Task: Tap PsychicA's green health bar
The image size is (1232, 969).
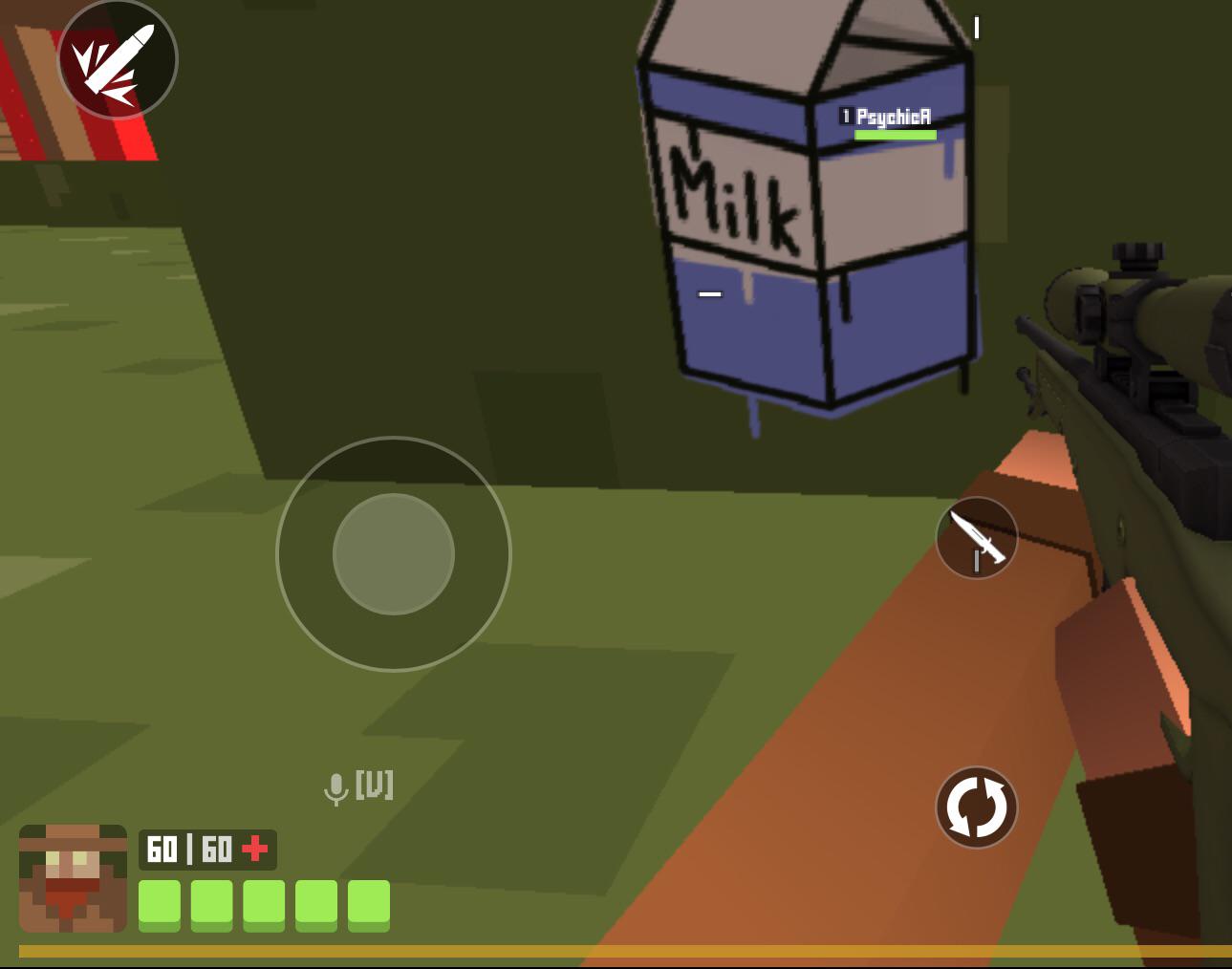Action: click(895, 134)
